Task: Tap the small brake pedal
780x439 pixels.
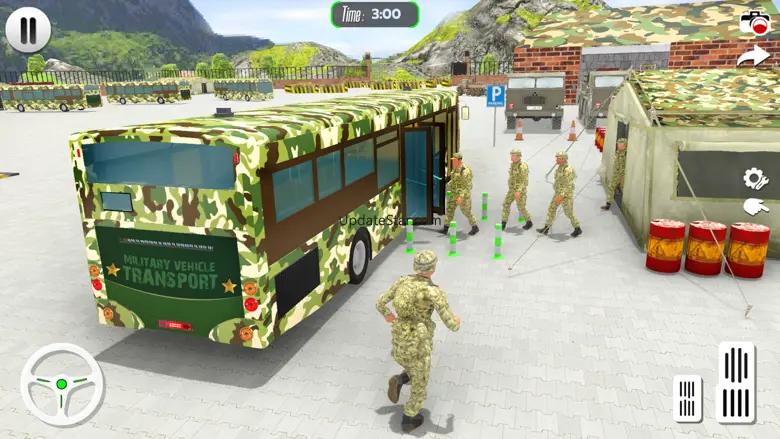Action: pyautogui.click(x=687, y=397)
